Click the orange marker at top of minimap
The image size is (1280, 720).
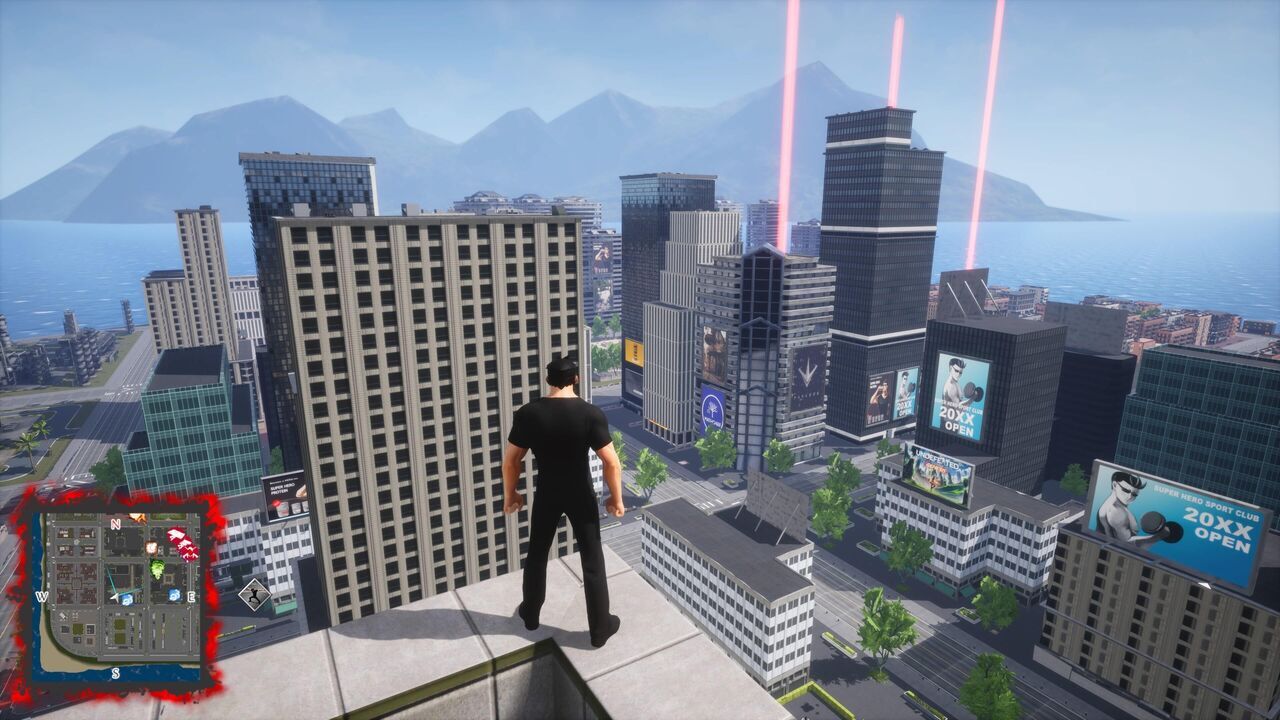click(x=138, y=516)
